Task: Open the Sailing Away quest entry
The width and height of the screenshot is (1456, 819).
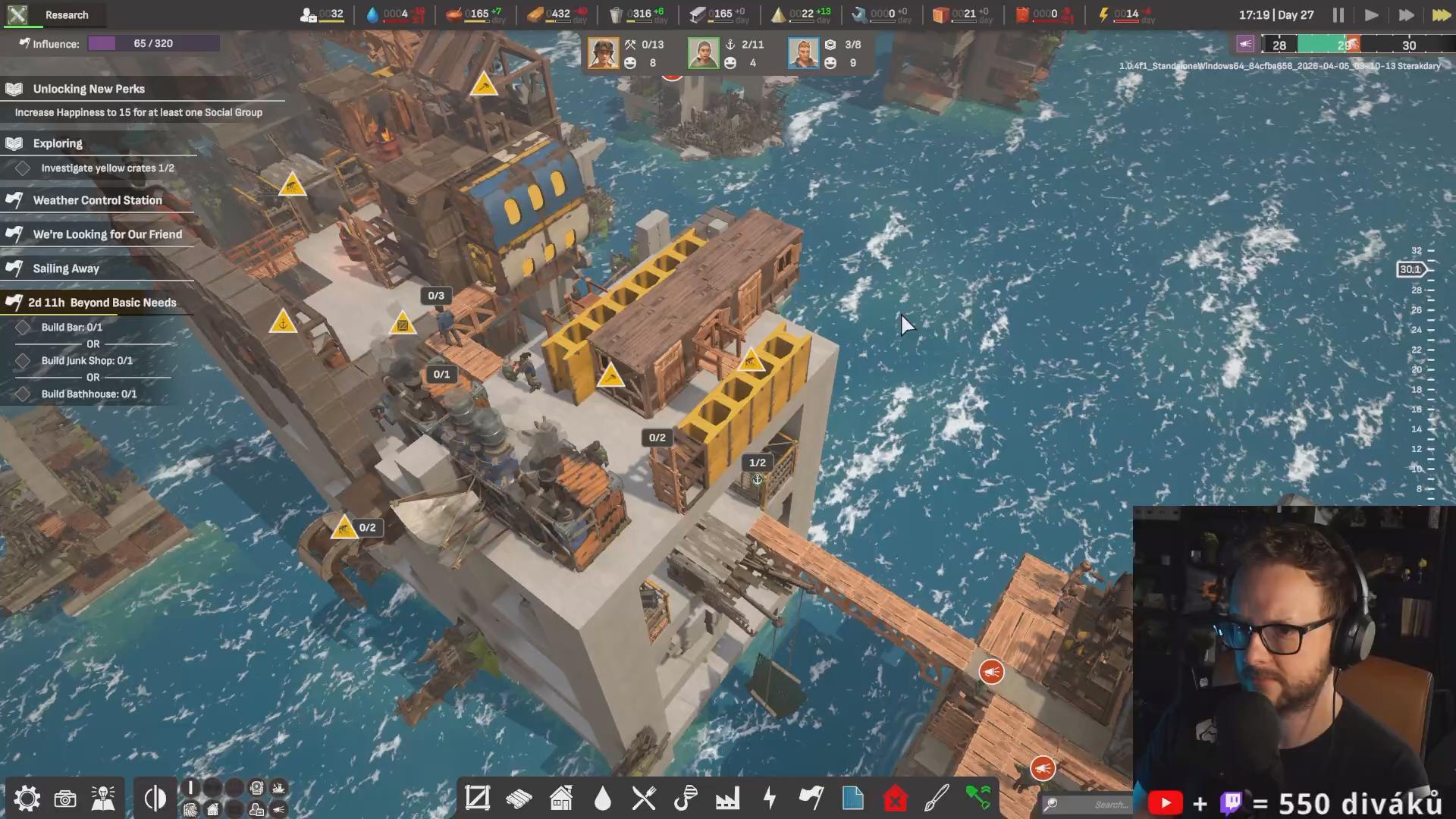Action: click(66, 268)
